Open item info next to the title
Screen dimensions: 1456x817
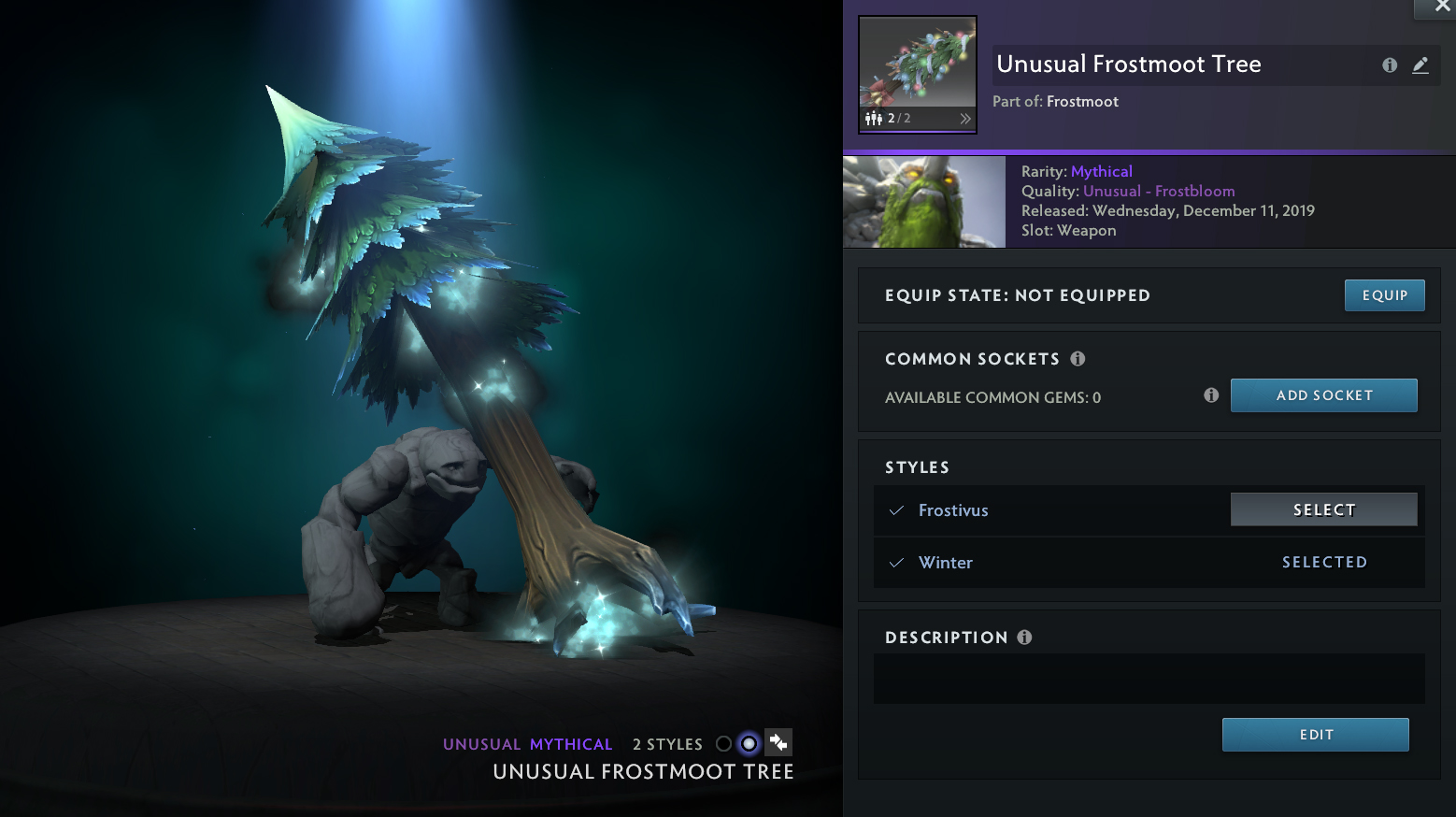[x=1390, y=64]
